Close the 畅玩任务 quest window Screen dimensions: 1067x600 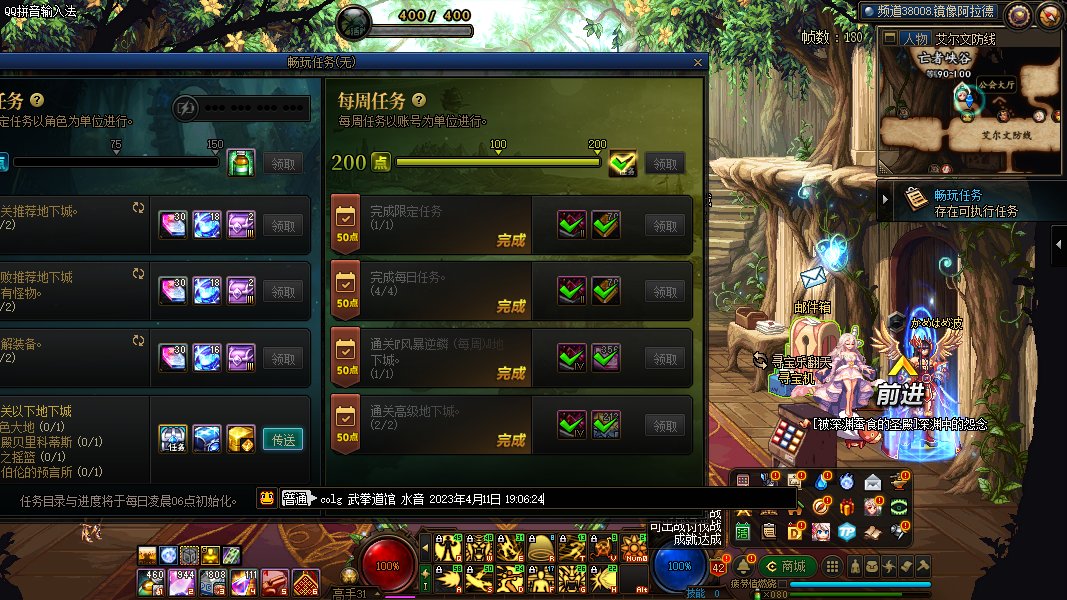click(698, 62)
